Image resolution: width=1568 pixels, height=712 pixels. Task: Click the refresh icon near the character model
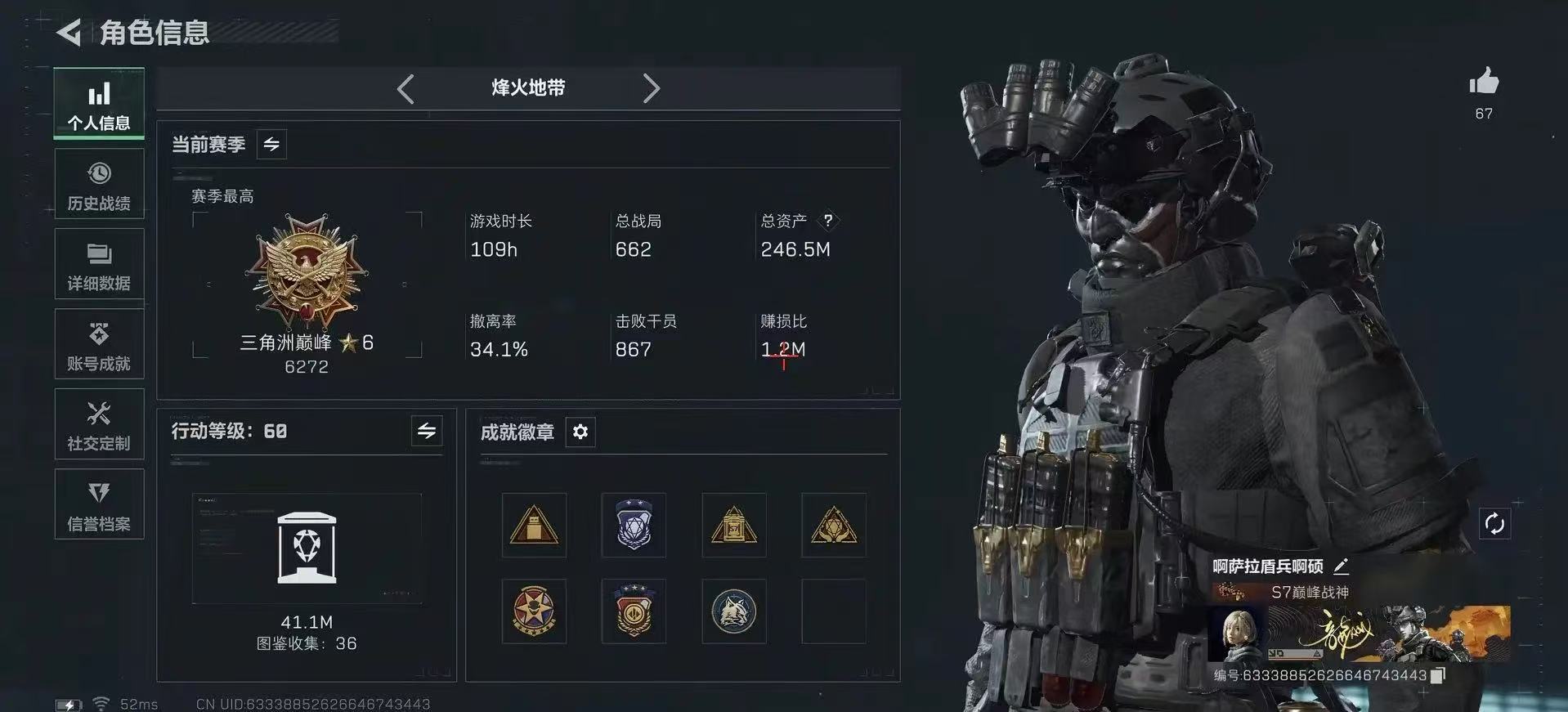pos(1494,524)
